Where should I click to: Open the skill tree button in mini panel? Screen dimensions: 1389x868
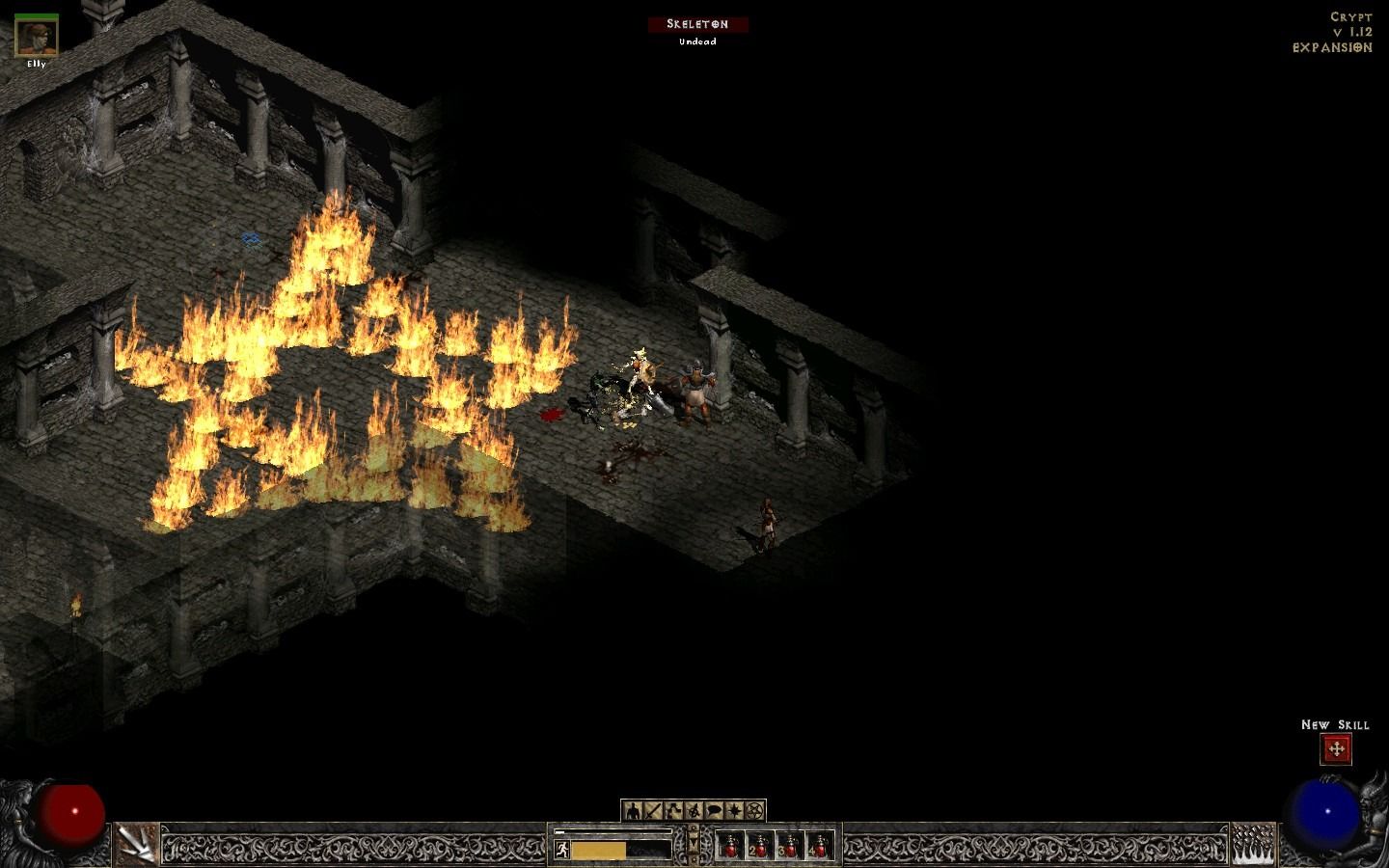pyautogui.click(x=673, y=810)
